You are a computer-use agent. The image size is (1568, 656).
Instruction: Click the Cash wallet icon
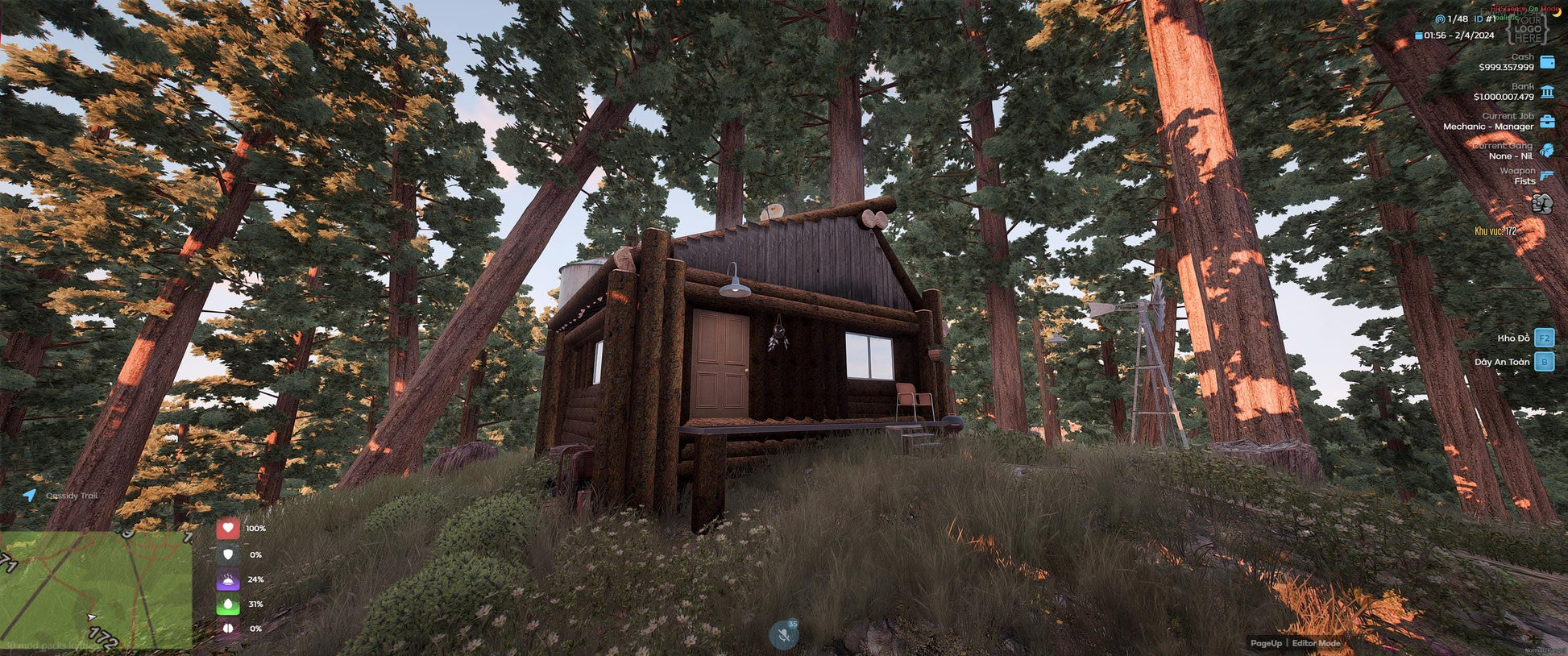coord(1547,62)
